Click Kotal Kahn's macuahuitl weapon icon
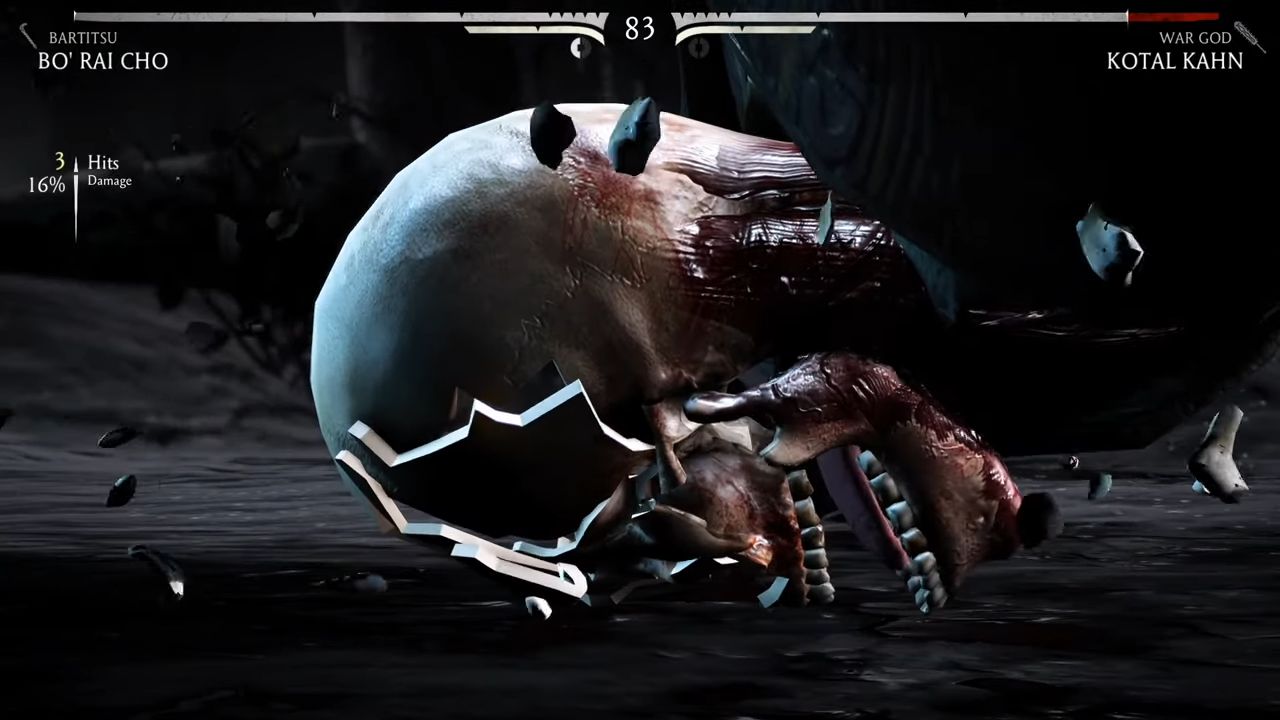This screenshot has height=720, width=1280. [1247, 35]
